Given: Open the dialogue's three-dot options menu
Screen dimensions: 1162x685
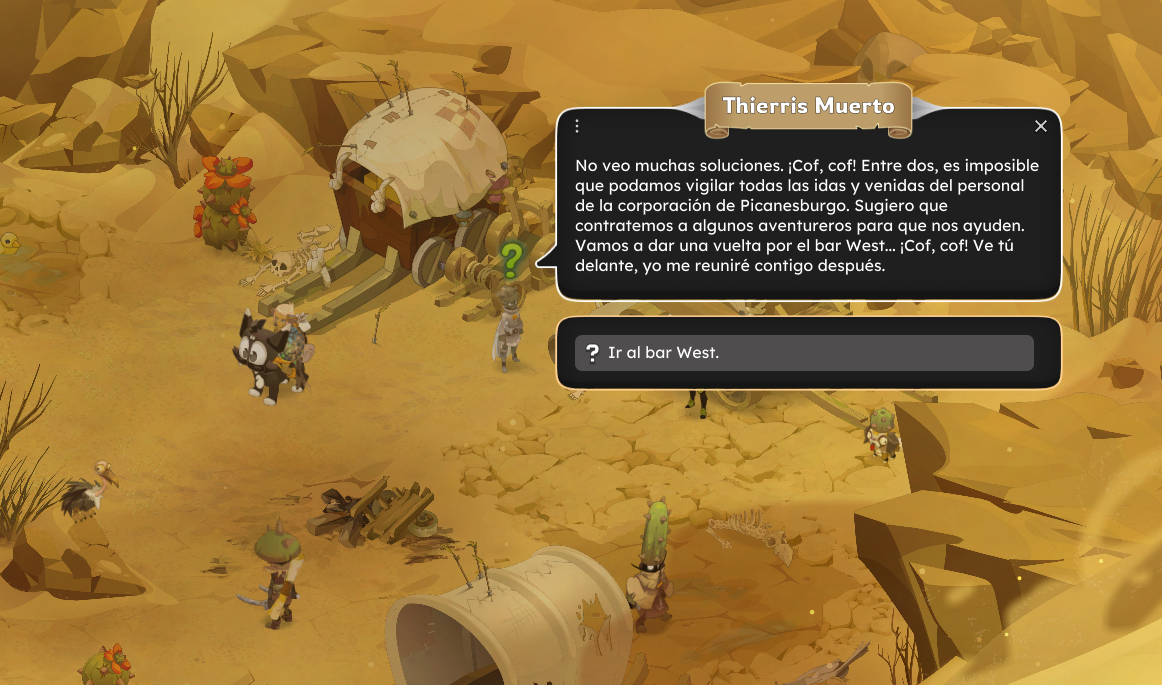Looking at the screenshot, I should [x=577, y=126].
